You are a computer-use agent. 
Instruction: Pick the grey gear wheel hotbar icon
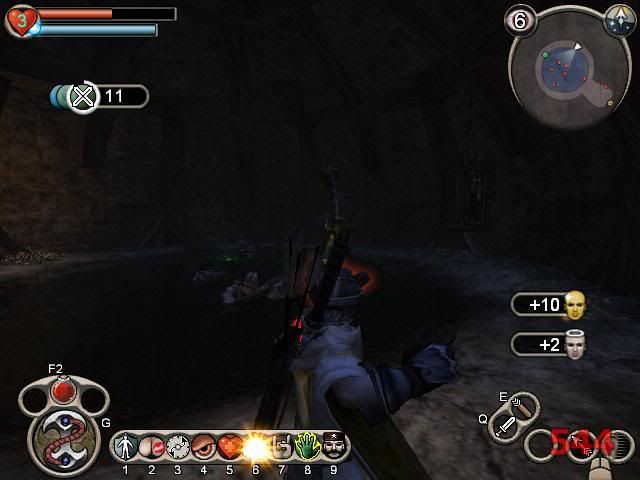coord(178,445)
